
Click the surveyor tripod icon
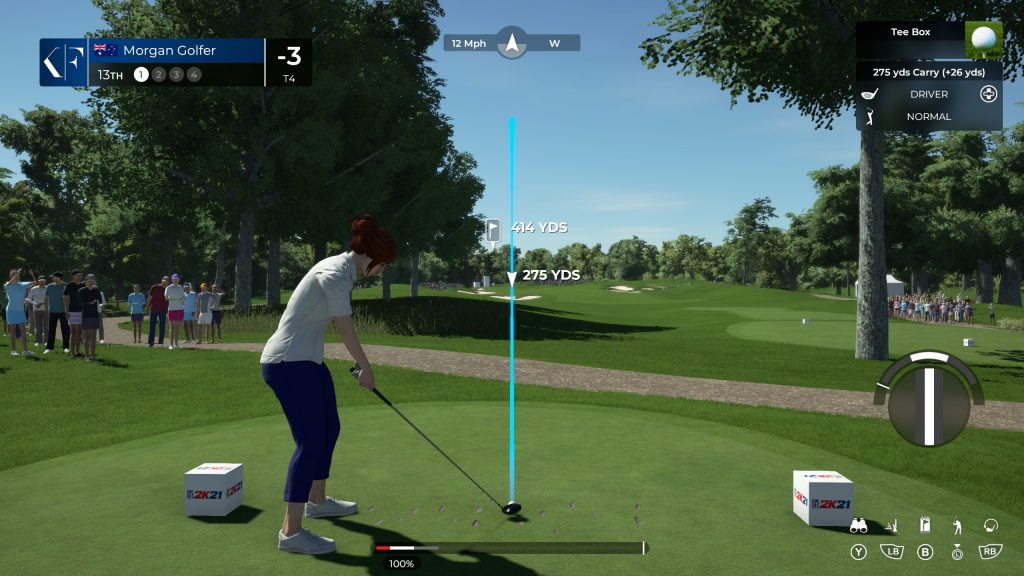(x=892, y=525)
